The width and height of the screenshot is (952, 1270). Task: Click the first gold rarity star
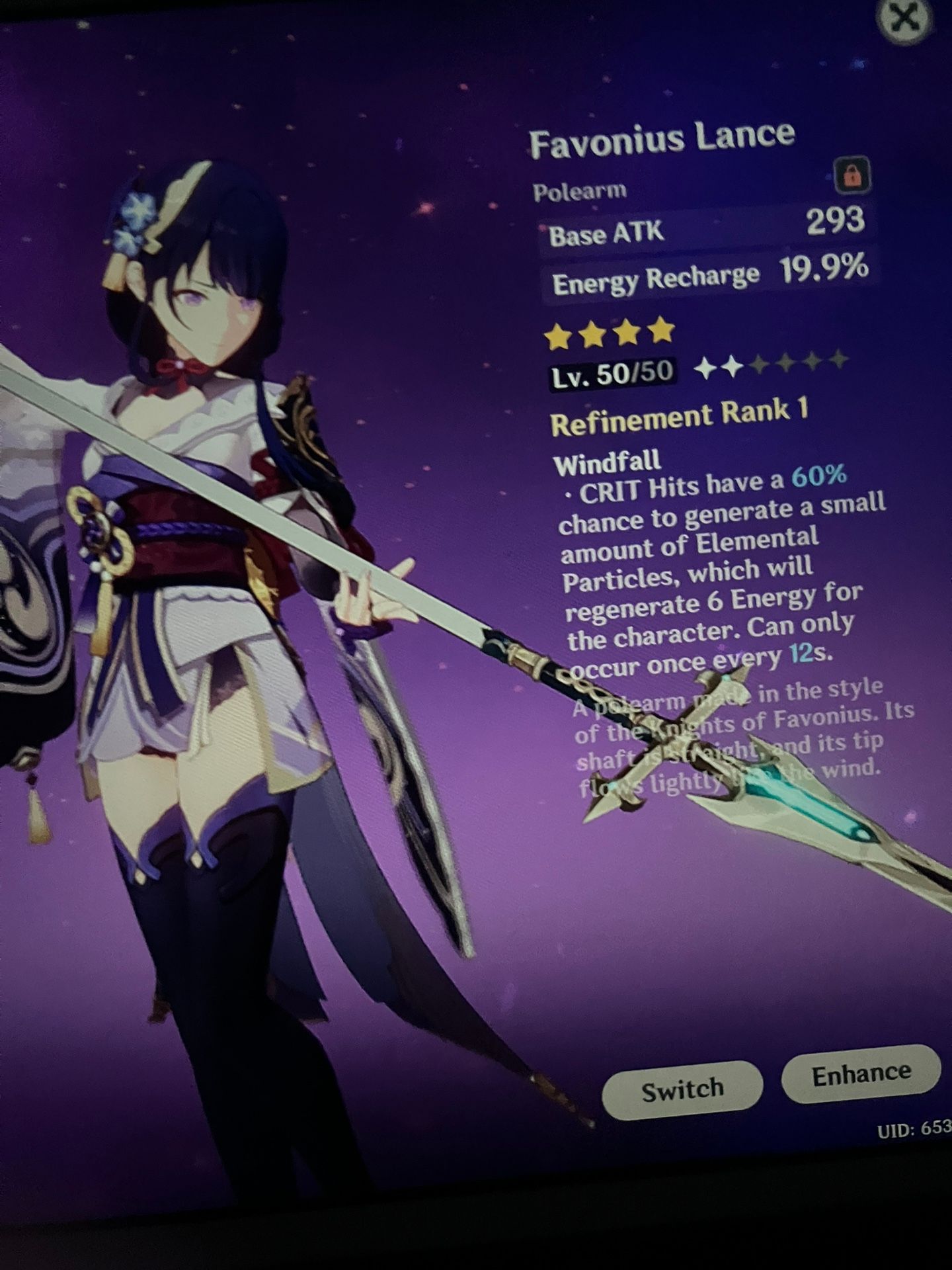pos(557,334)
